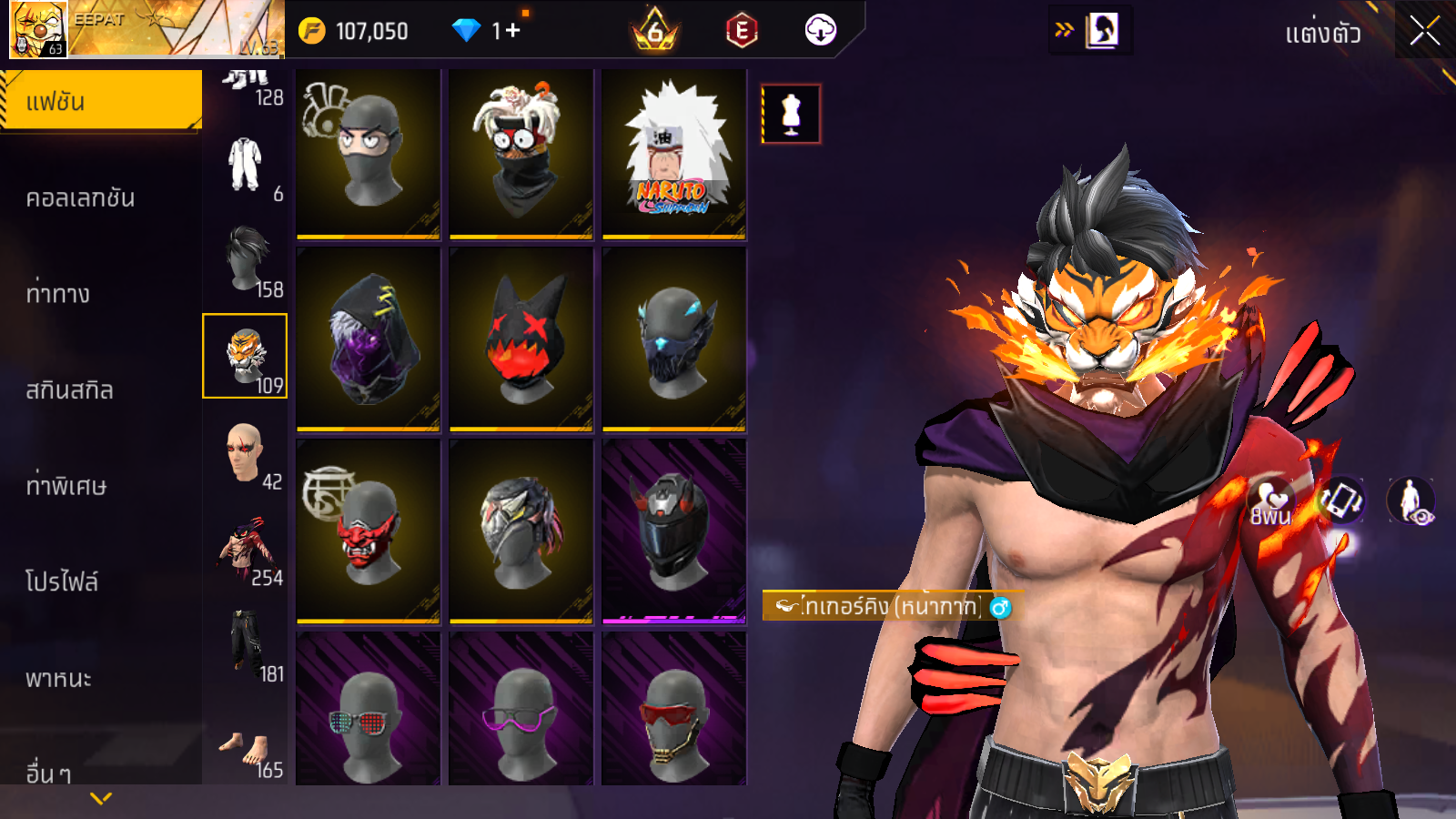Open the แฟชั่น fashion menu
Image resolution: width=1456 pixels, height=819 pixels.
(x=100, y=101)
